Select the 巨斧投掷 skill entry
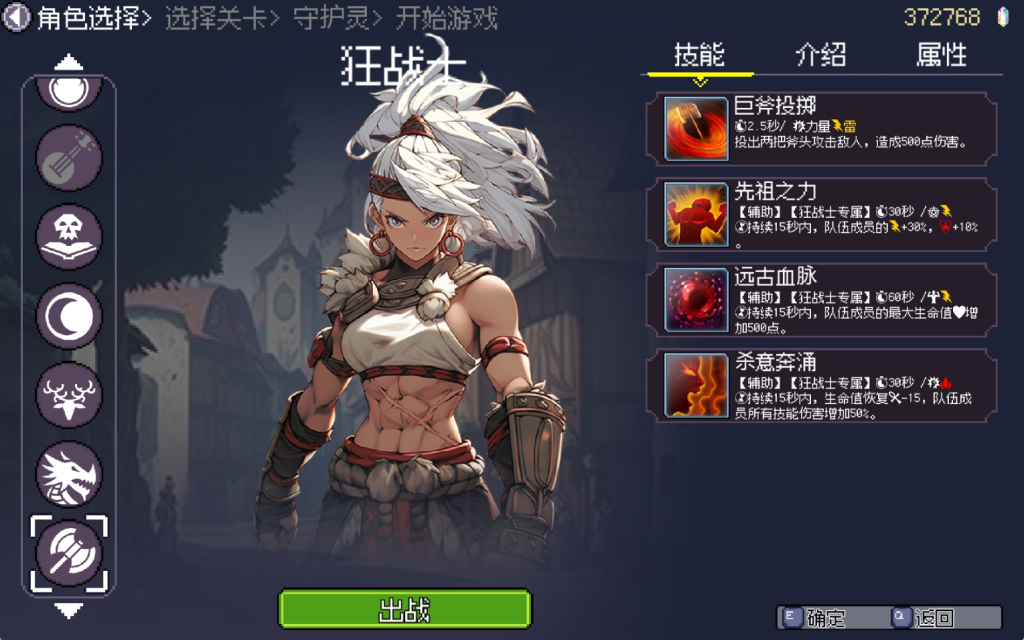1024x640 pixels. coord(830,127)
